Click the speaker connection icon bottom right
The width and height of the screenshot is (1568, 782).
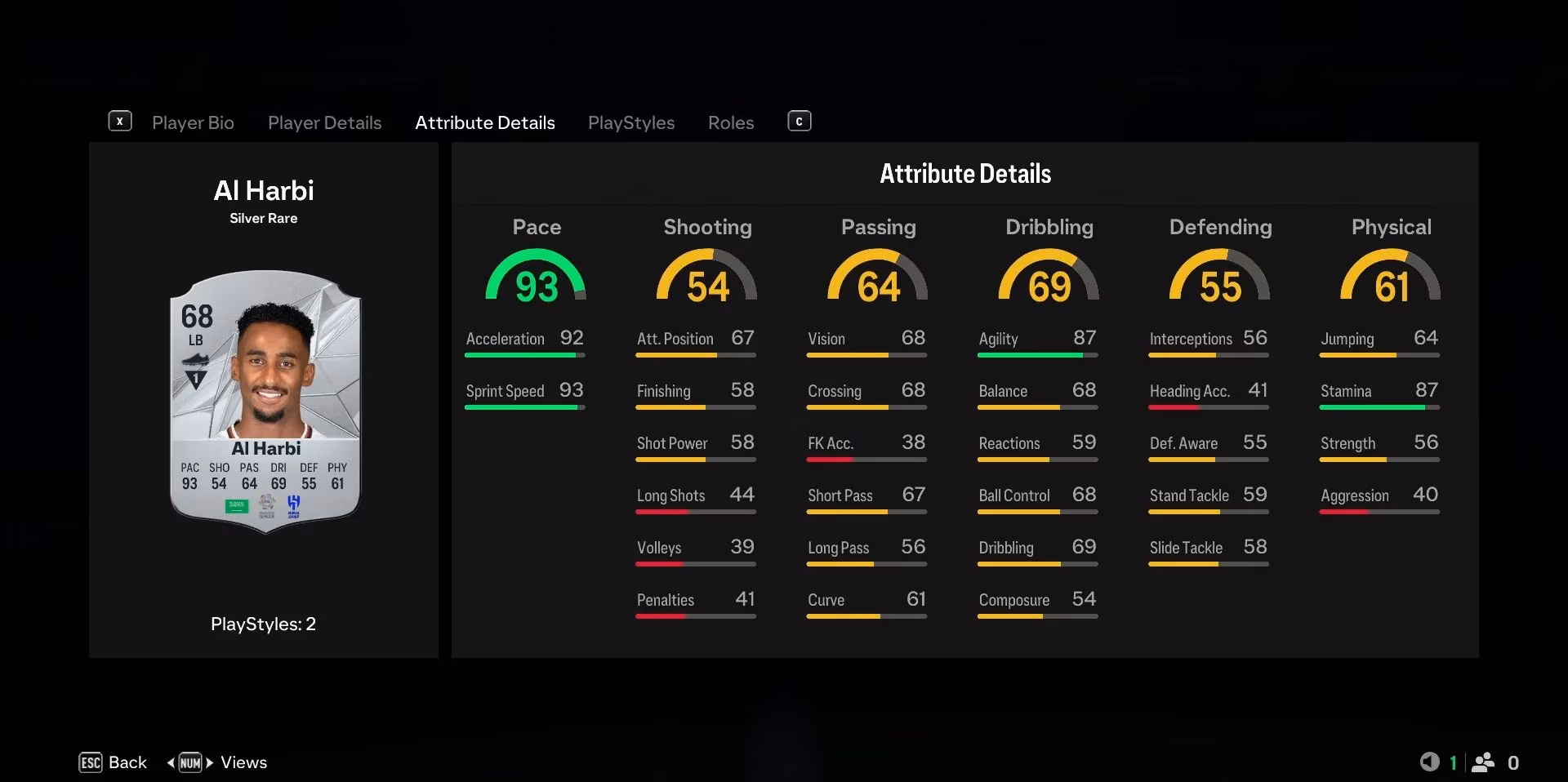pos(1432,762)
